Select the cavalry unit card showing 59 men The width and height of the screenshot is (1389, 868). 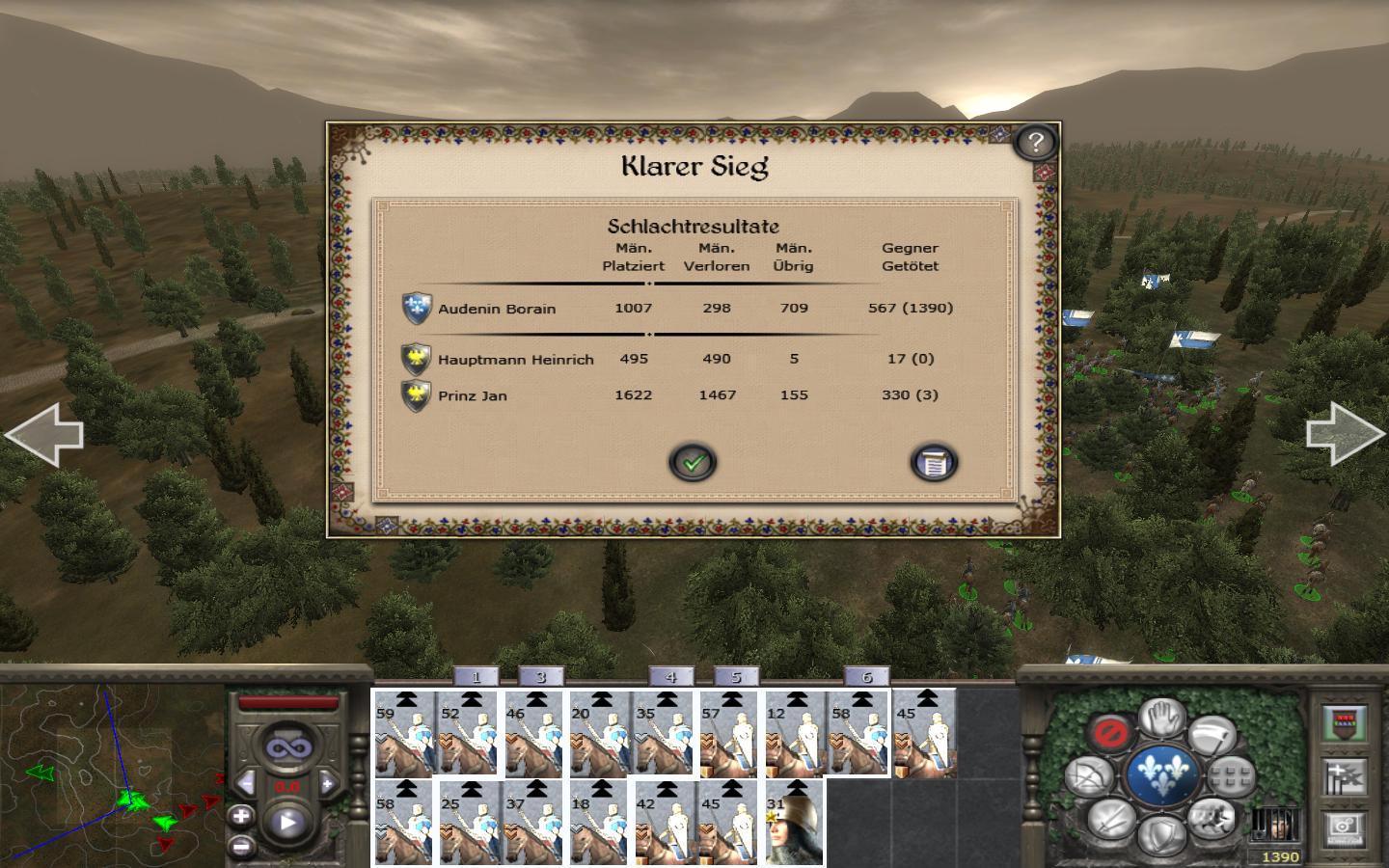click(x=404, y=733)
